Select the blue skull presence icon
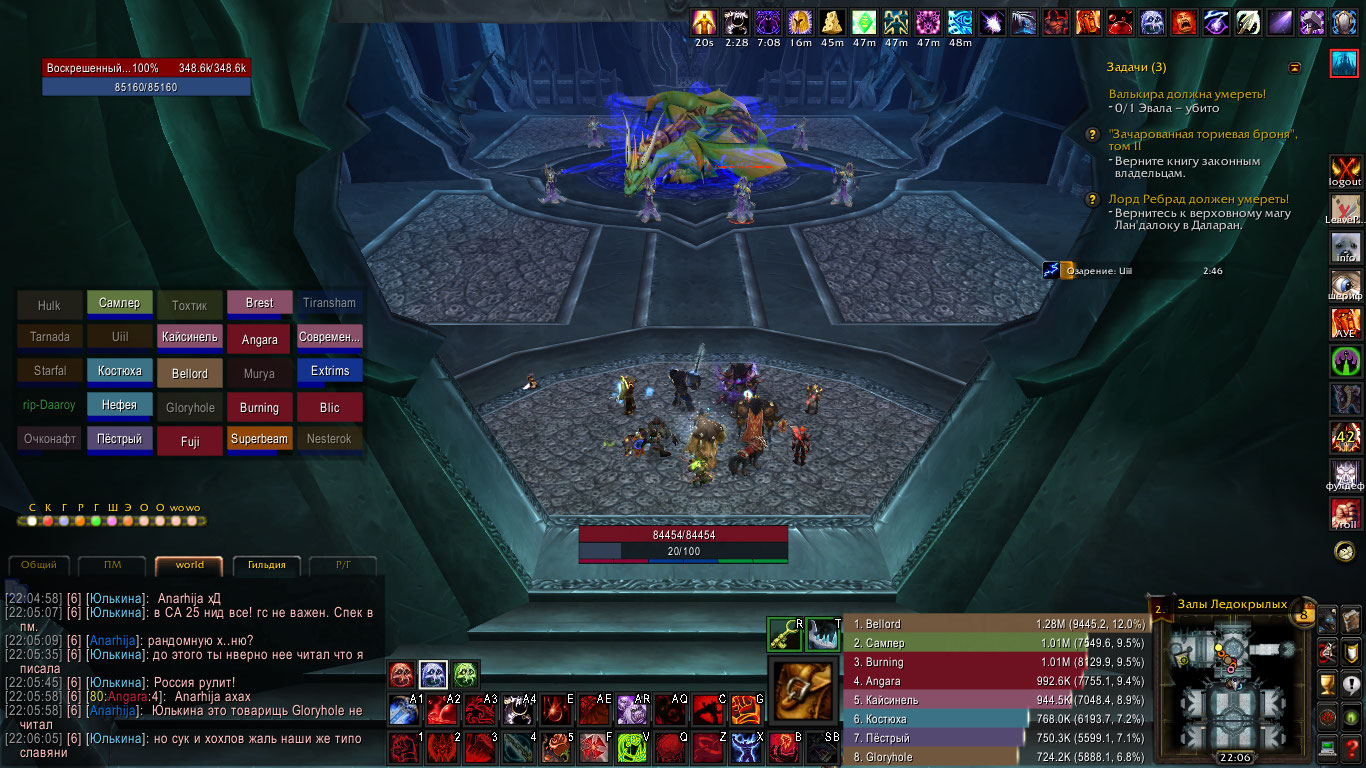 click(x=432, y=674)
